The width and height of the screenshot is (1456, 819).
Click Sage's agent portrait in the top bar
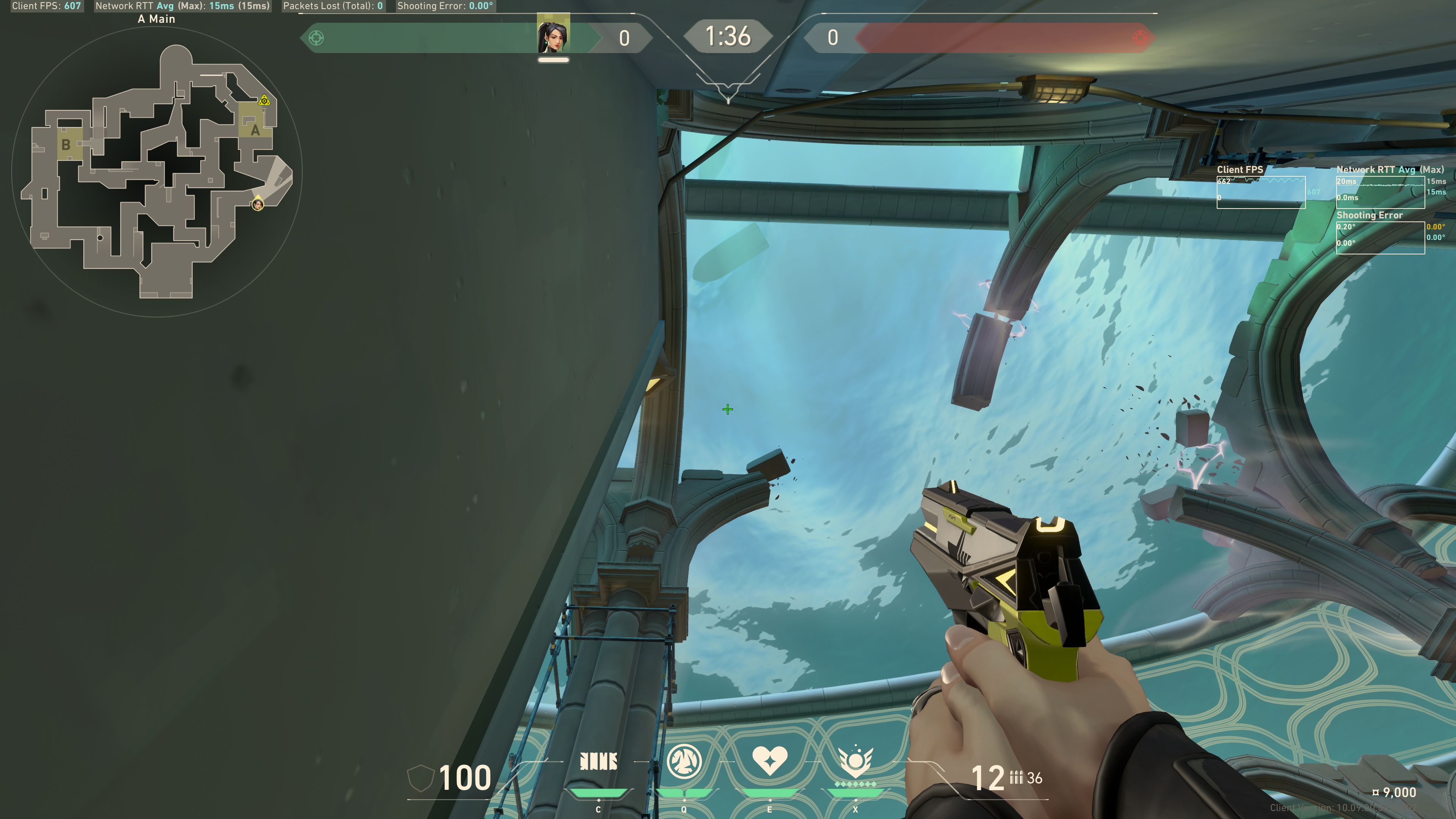coord(553,35)
